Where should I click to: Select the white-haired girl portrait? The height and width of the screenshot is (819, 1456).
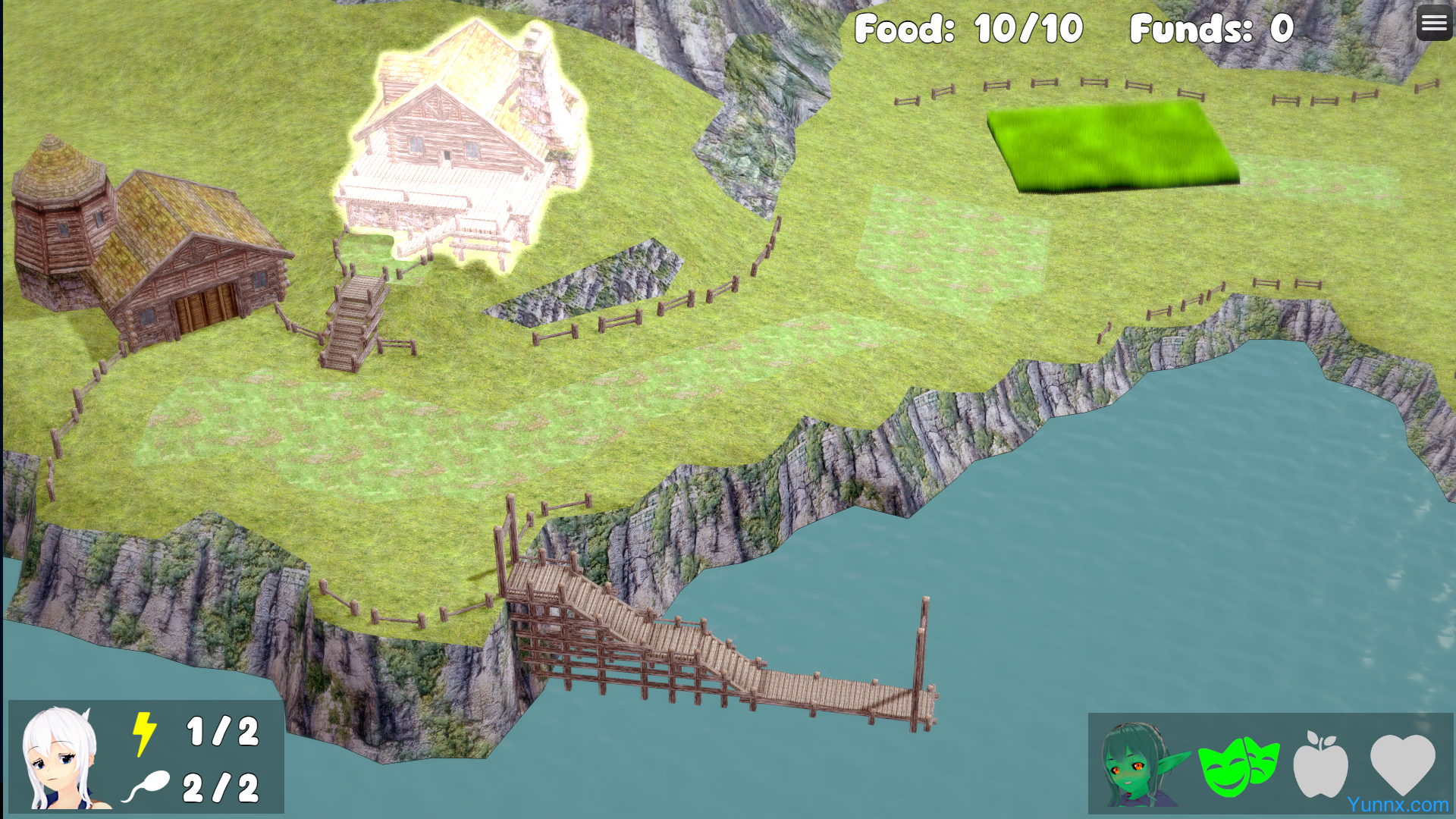click(x=61, y=758)
